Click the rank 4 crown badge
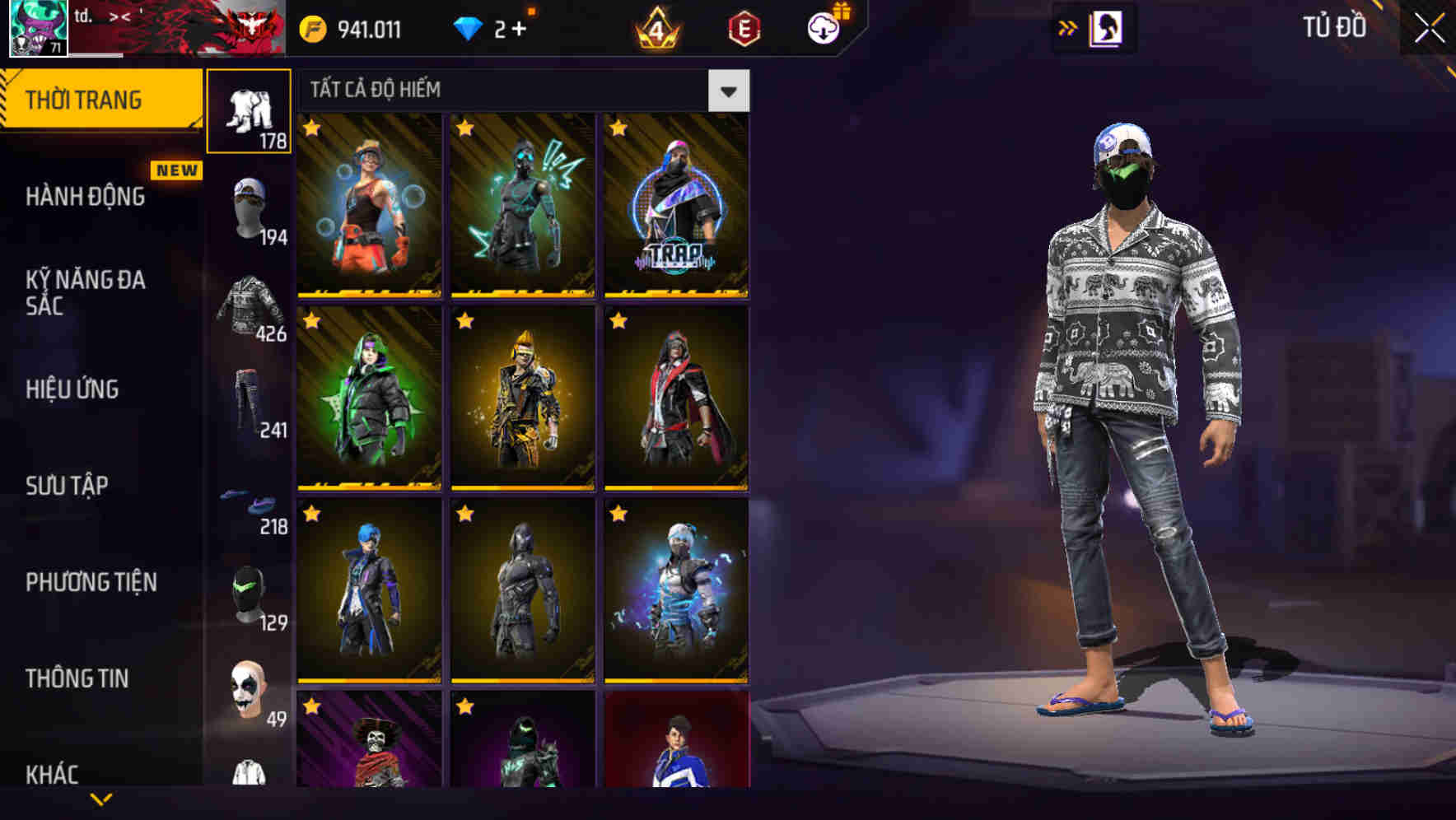The width and height of the screenshot is (1456, 820). [x=655, y=29]
